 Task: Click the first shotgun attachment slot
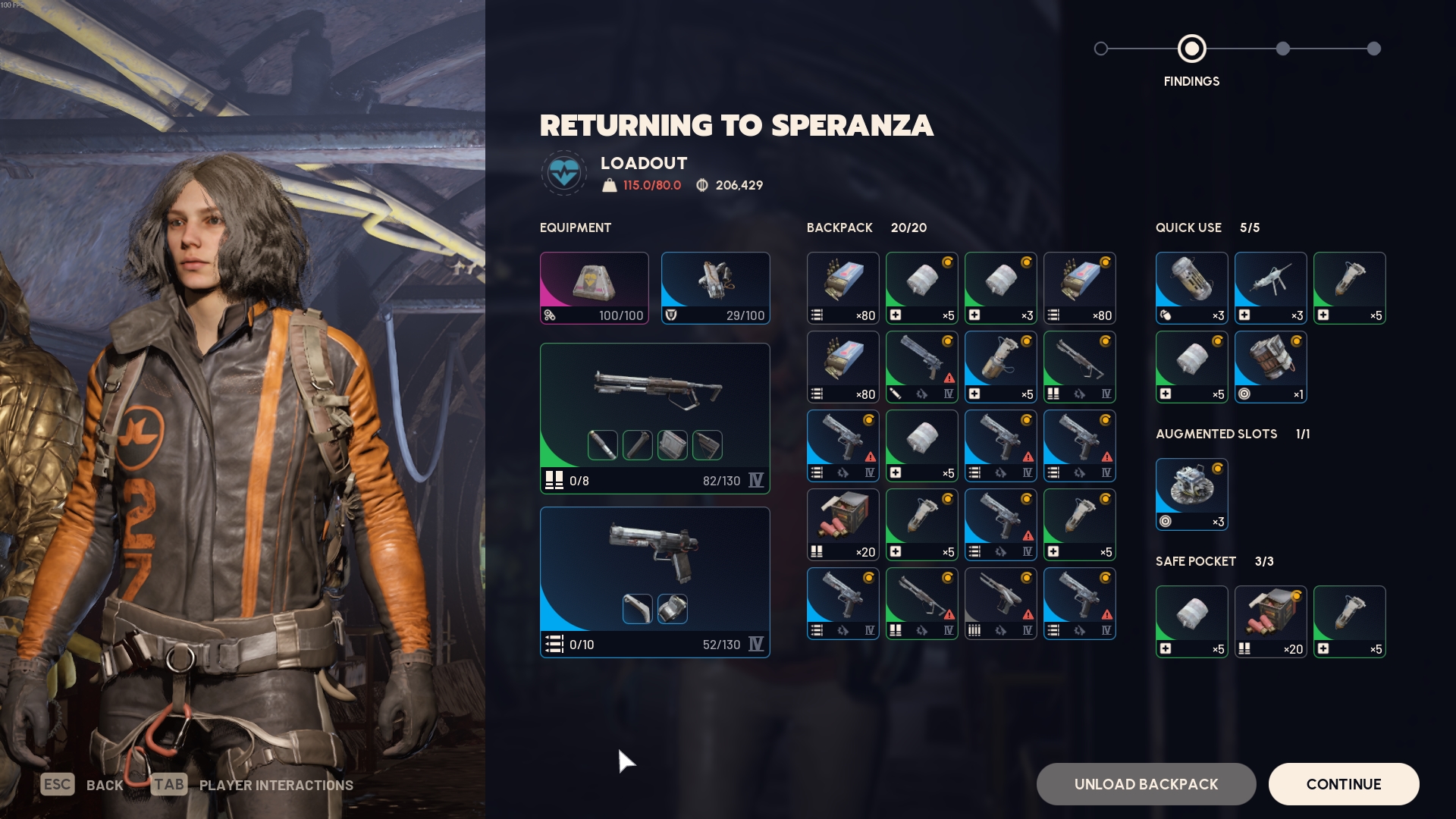pyautogui.click(x=602, y=445)
